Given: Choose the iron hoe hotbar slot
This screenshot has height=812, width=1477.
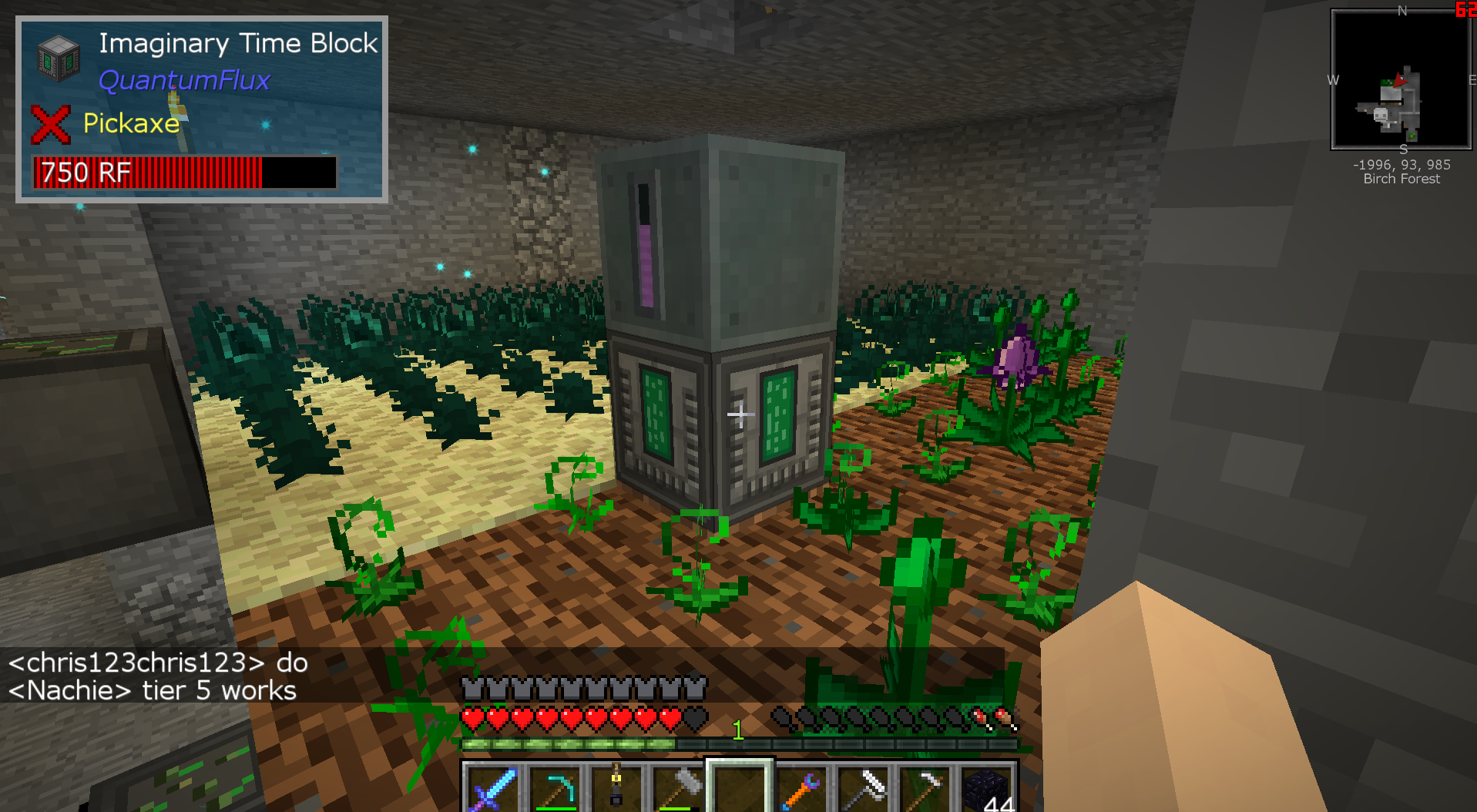Looking at the screenshot, I should coord(926,789).
